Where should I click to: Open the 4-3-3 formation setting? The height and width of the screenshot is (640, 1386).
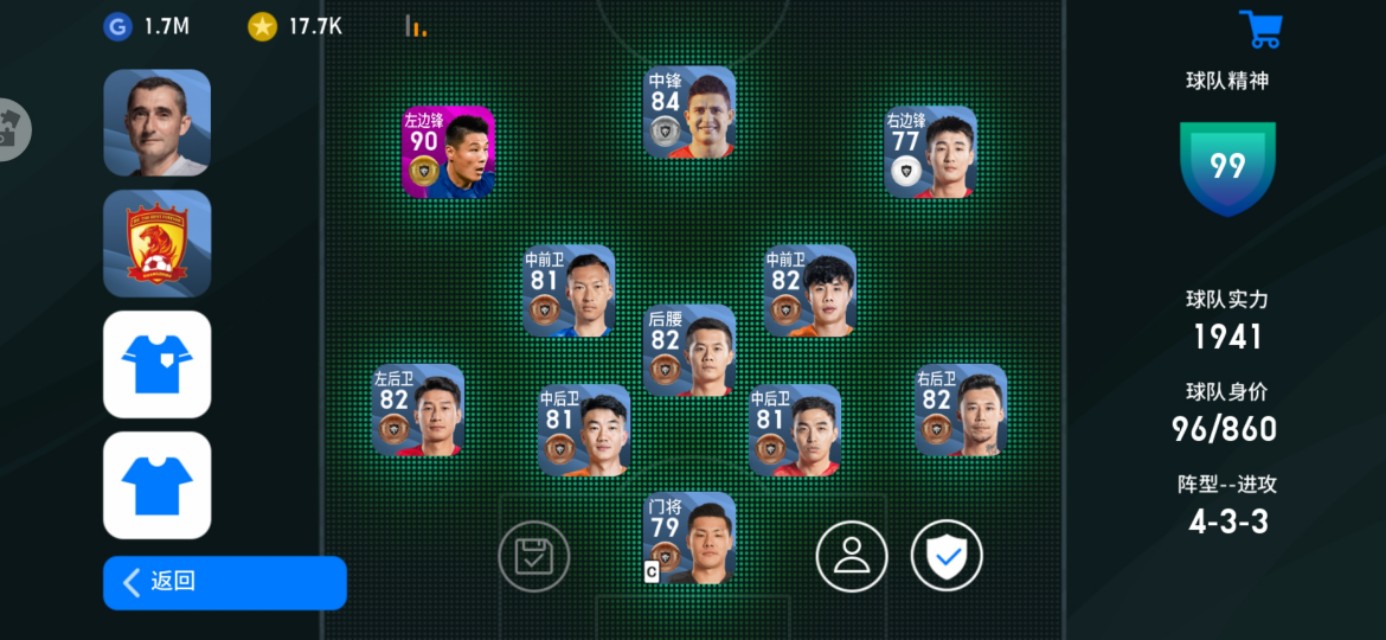tap(1228, 521)
